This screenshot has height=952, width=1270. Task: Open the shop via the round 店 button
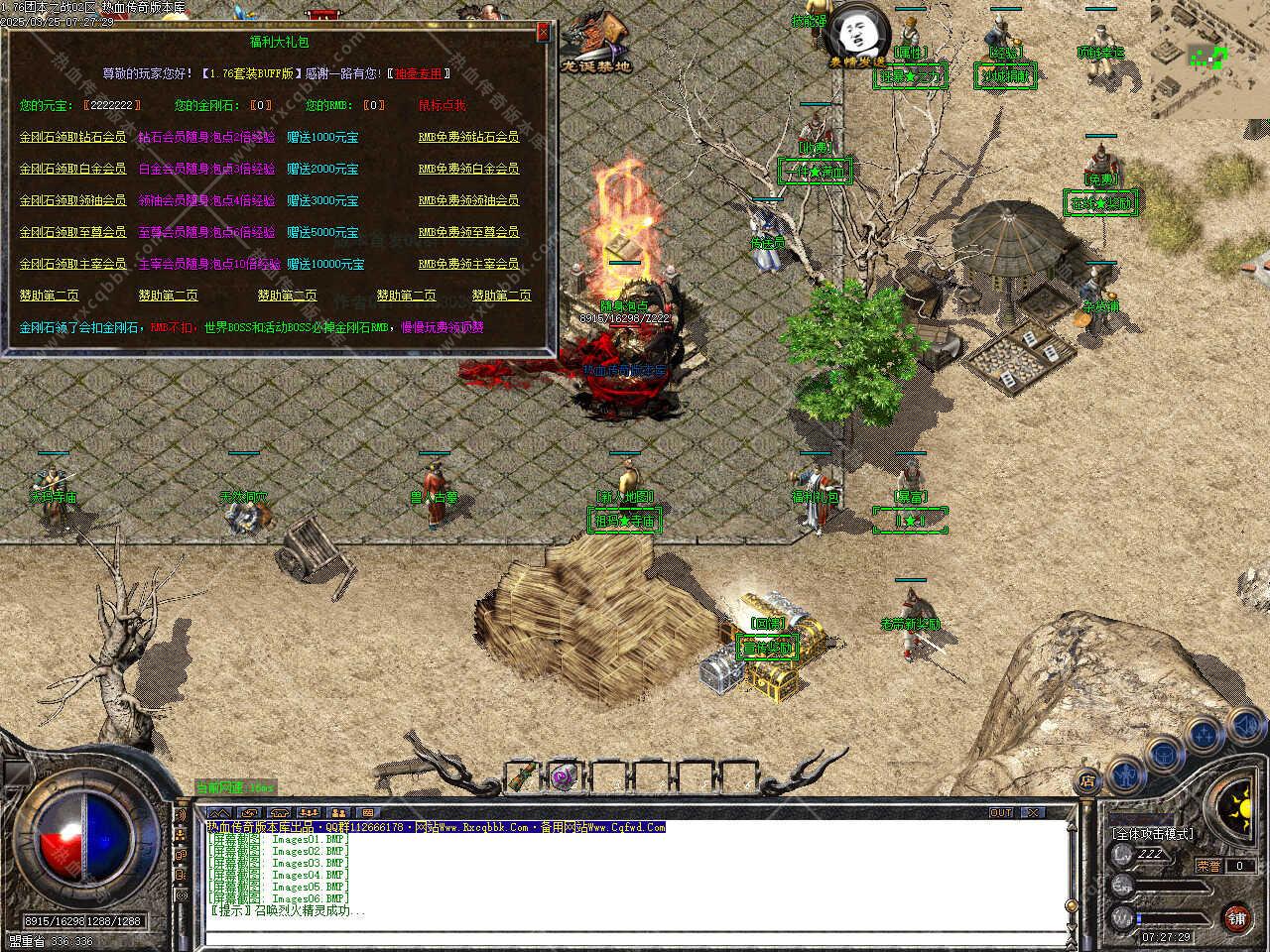[x=1088, y=780]
